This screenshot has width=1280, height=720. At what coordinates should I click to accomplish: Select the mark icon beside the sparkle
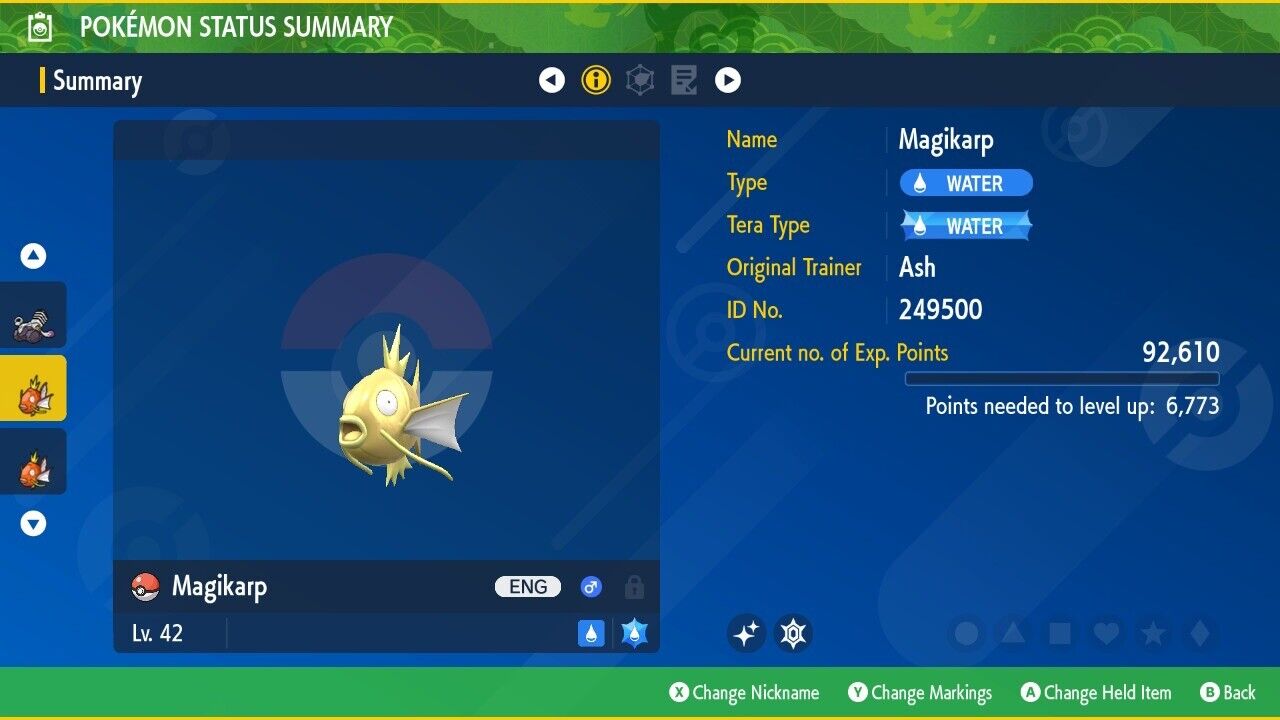793,633
